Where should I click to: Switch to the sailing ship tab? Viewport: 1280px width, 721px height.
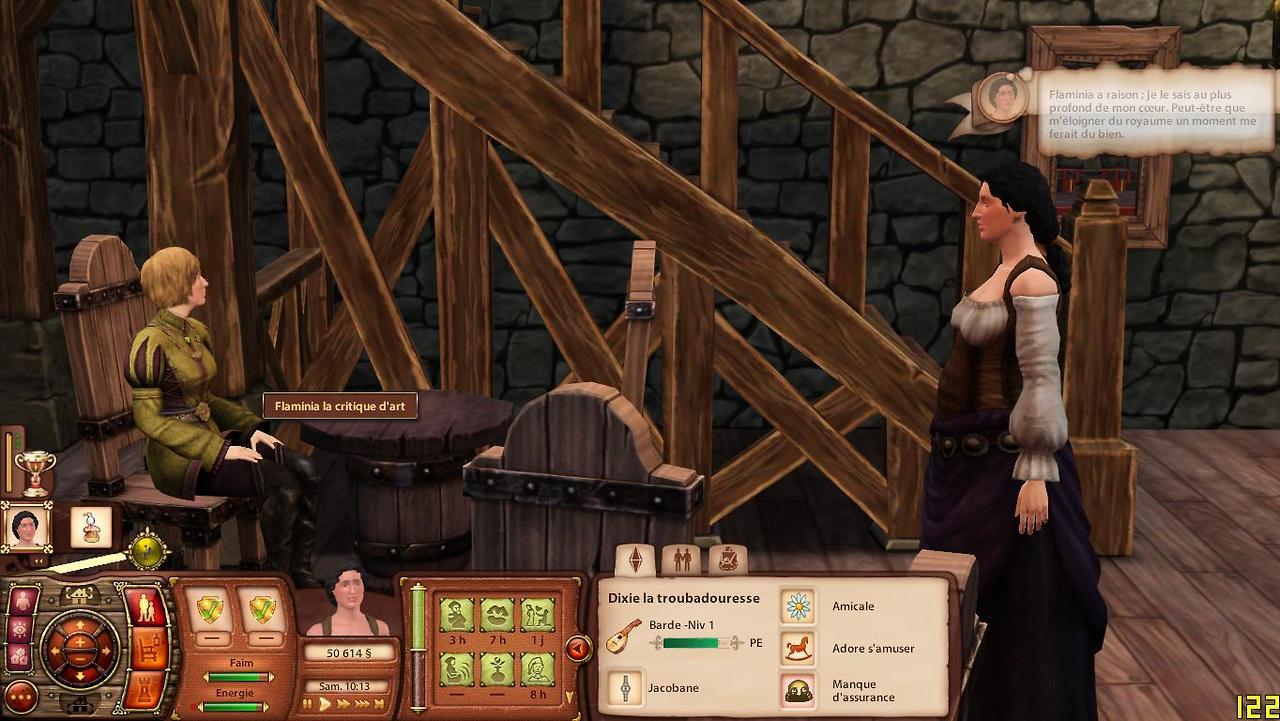click(x=727, y=560)
